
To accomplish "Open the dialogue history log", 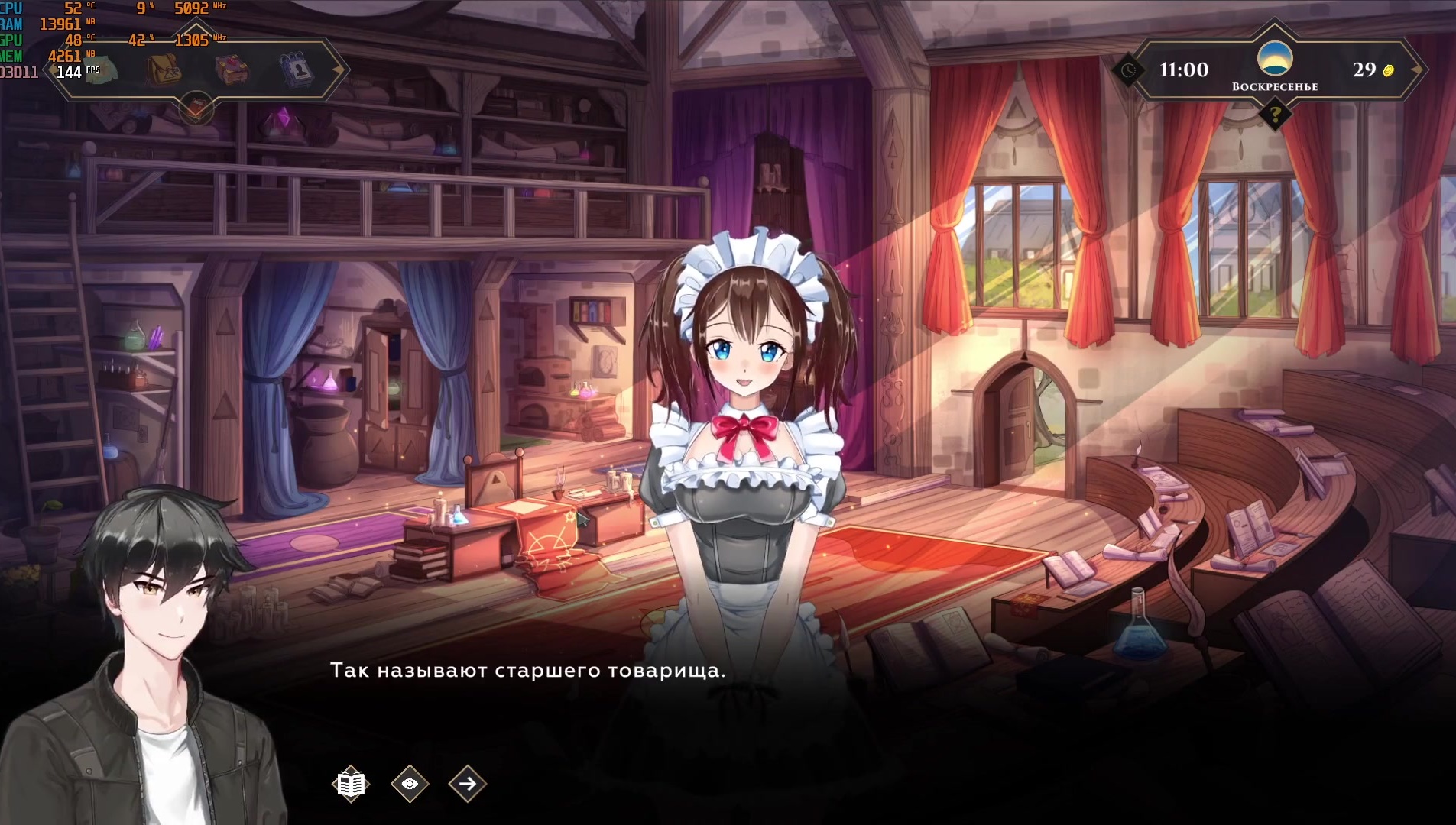I will (351, 784).
